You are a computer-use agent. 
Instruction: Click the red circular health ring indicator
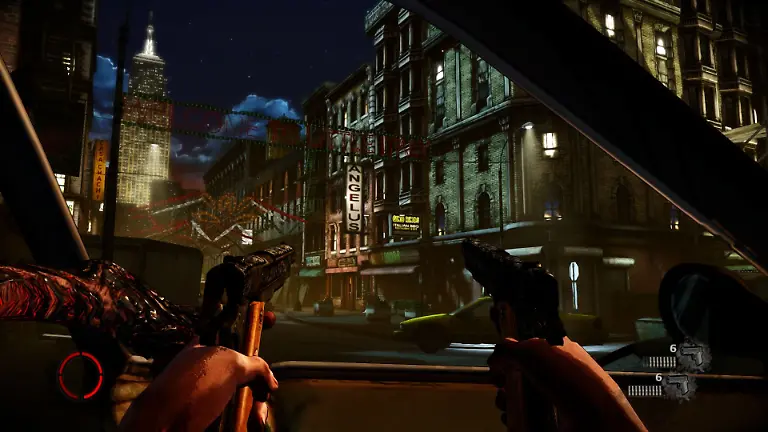click(80, 375)
